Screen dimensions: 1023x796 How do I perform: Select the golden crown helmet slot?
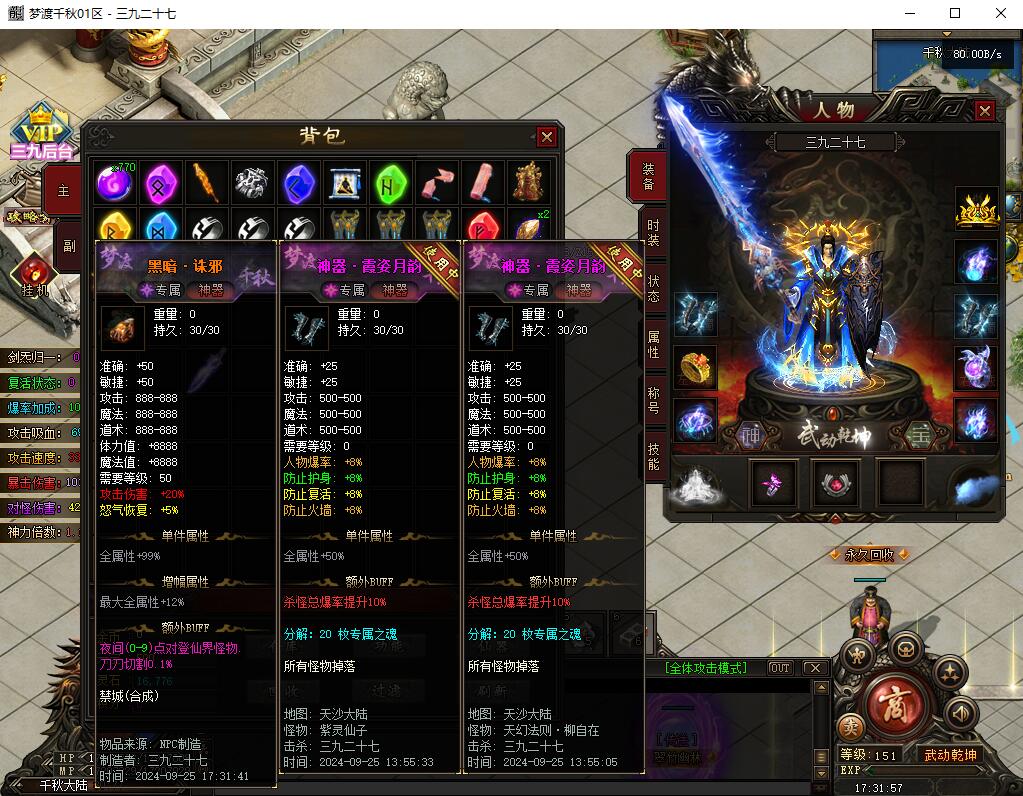pos(976,207)
